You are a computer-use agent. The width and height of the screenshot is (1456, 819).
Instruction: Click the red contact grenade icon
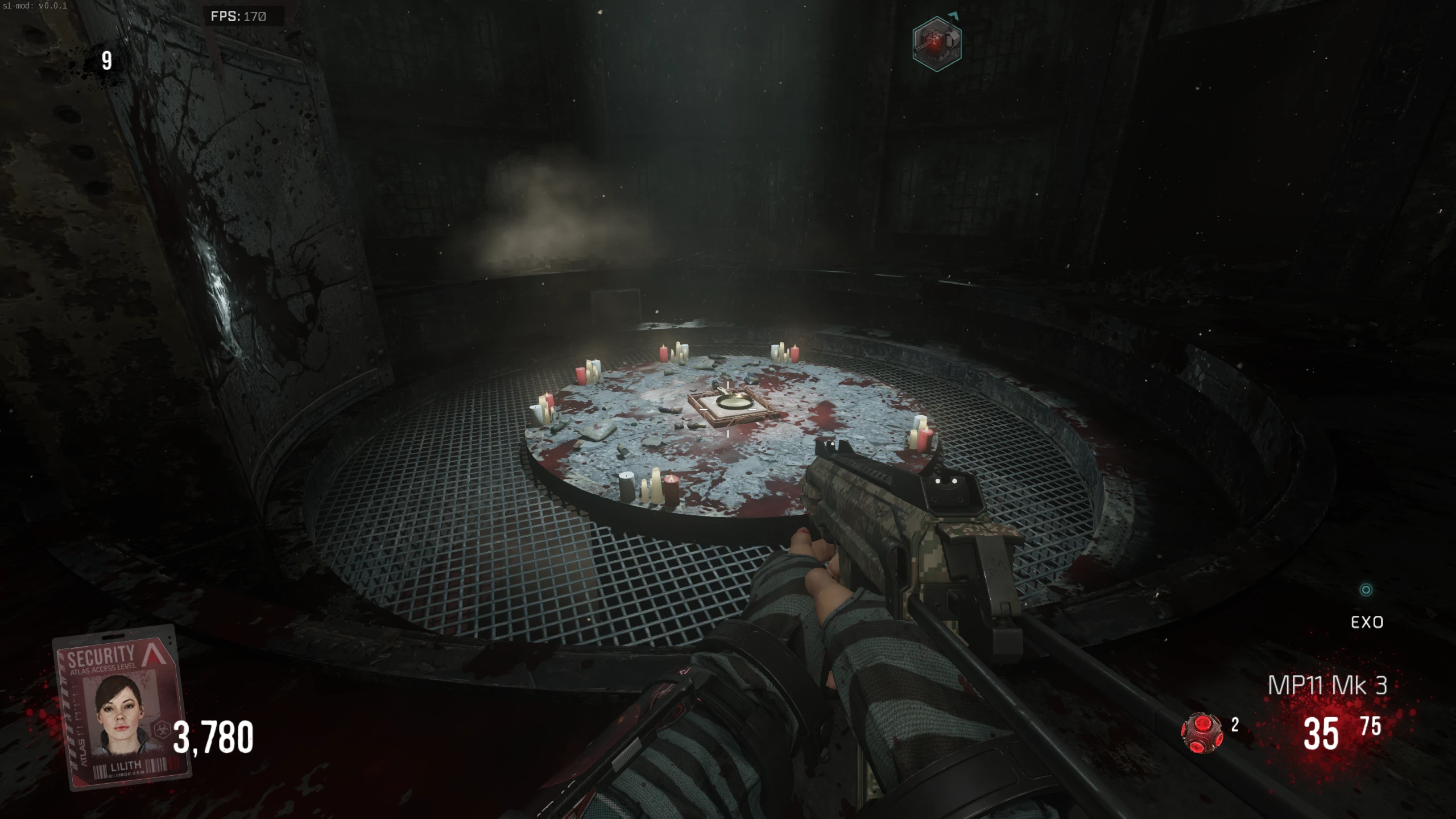1201,733
